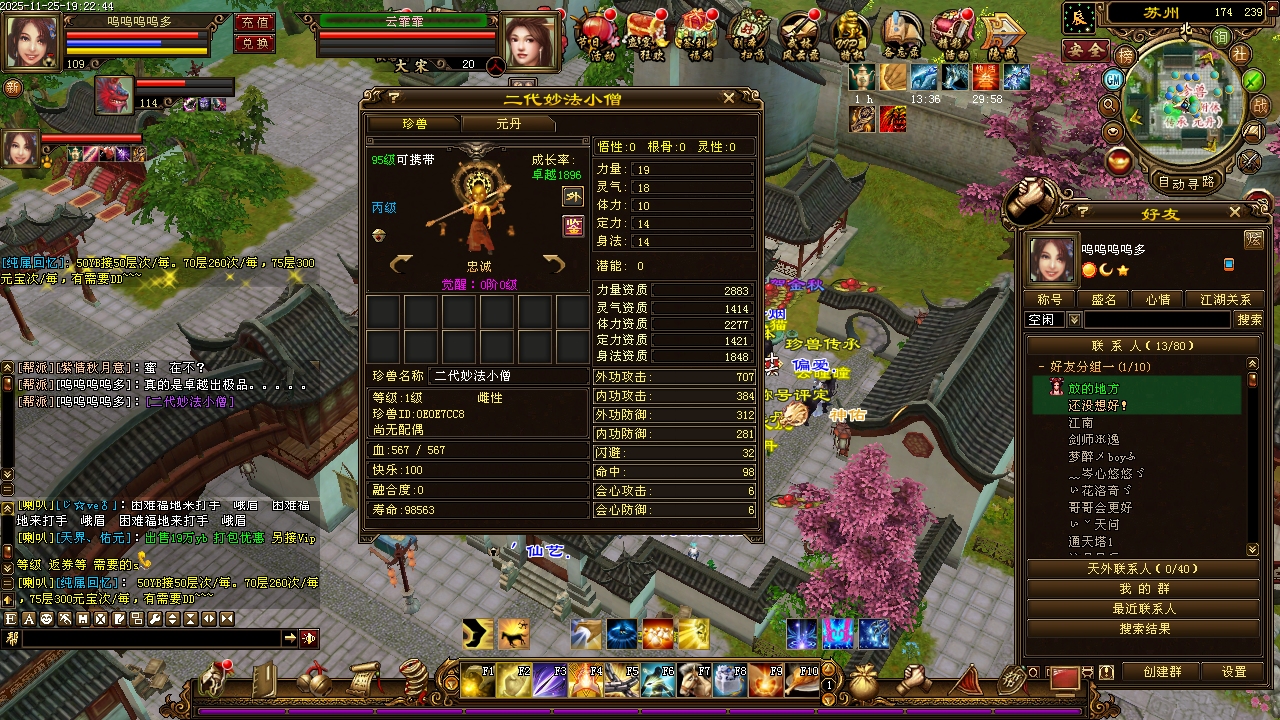
Task: Close the 好友 friends panel
Action: point(1235,212)
